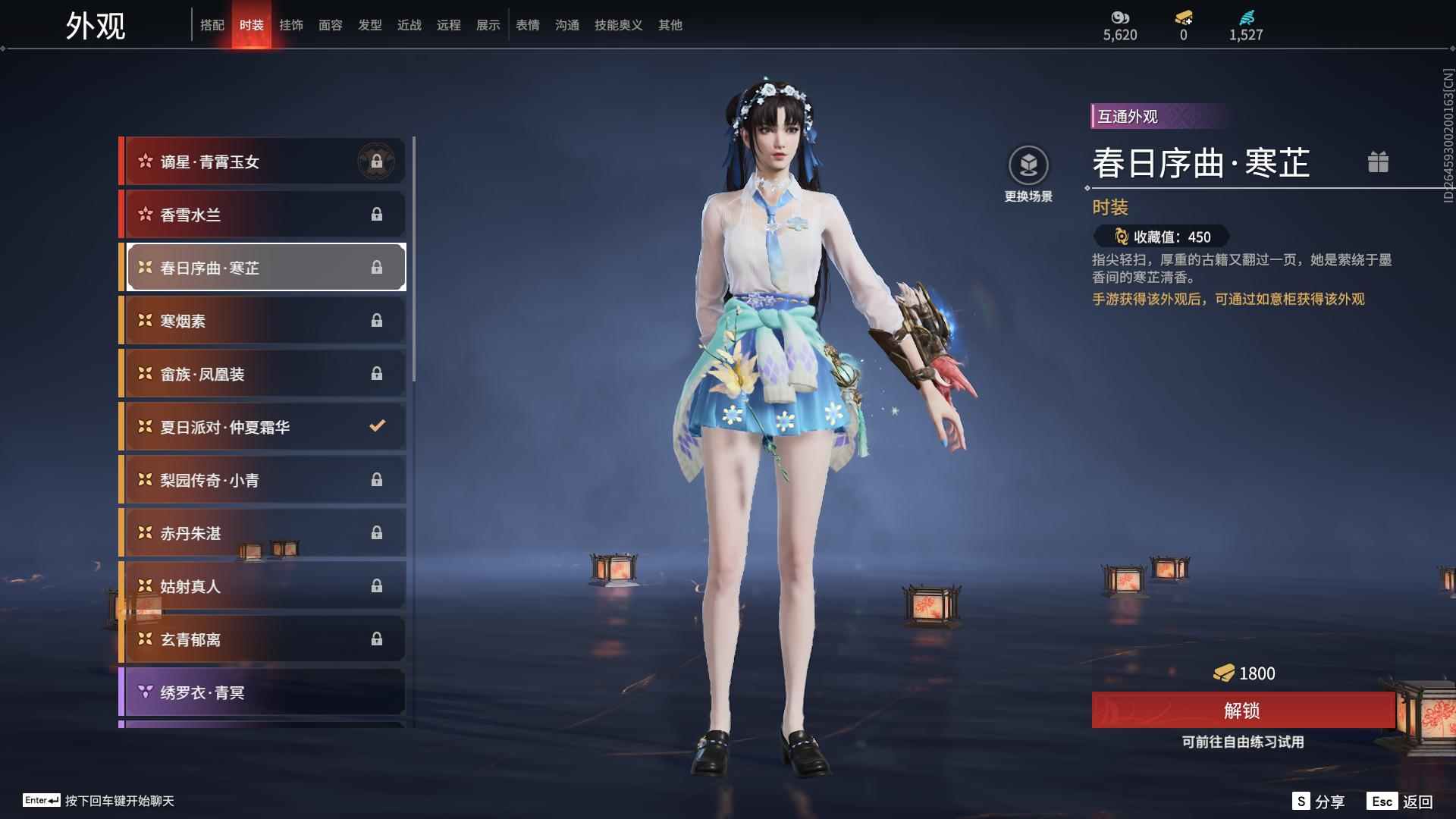Choose the 香雪水兰 outfit row
The height and width of the screenshot is (819, 1456).
click(262, 215)
